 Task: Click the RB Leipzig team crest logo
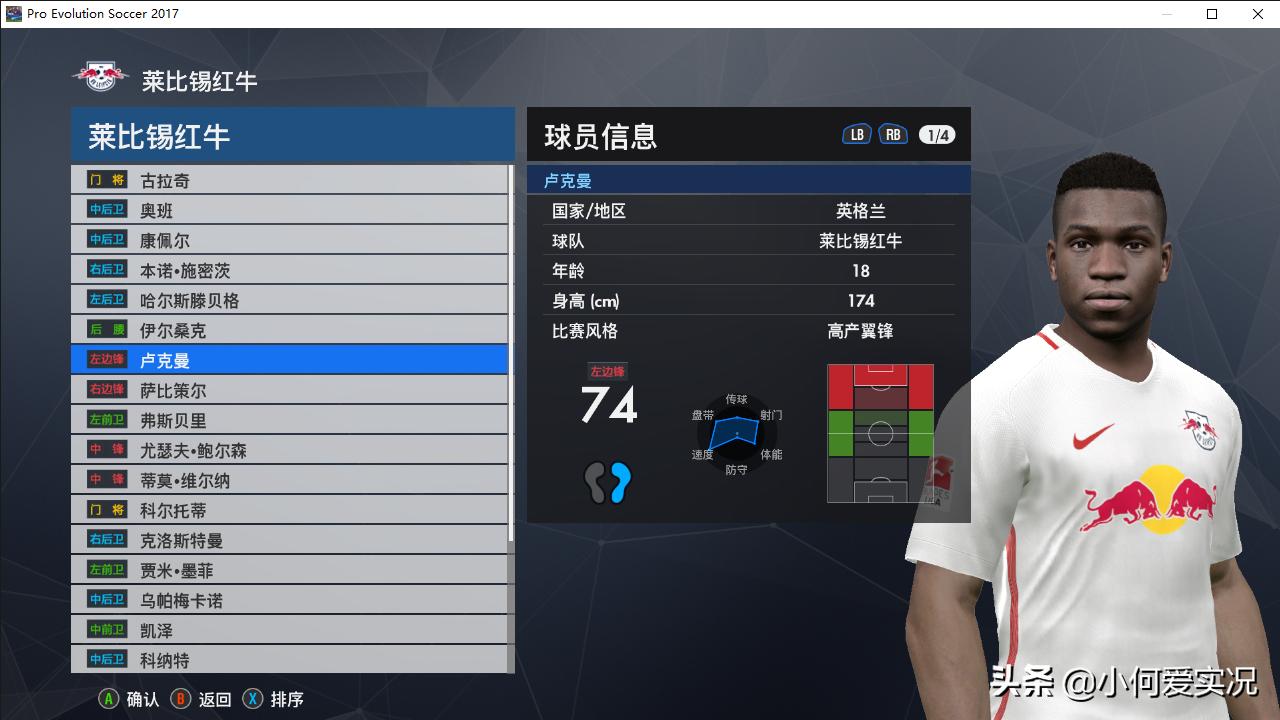[x=97, y=75]
